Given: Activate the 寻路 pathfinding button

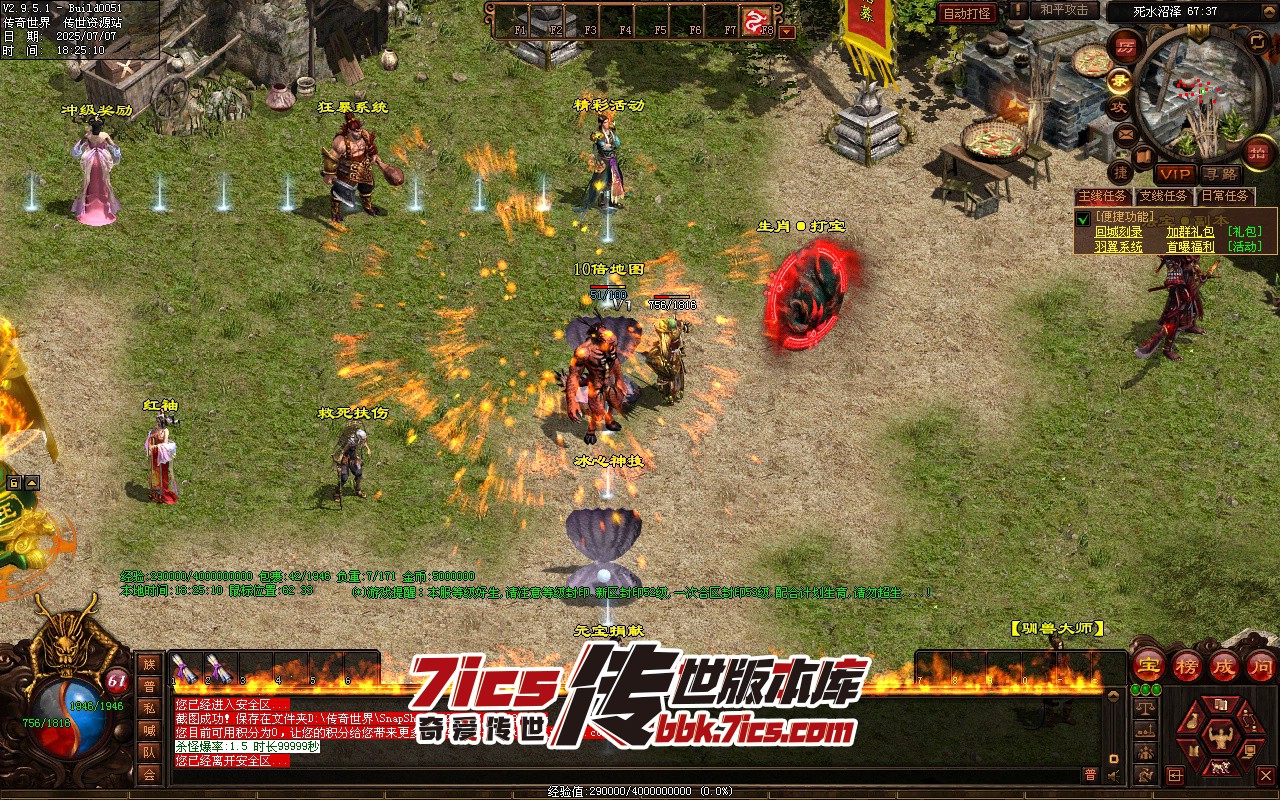Looking at the screenshot, I should [x=1220, y=174].
